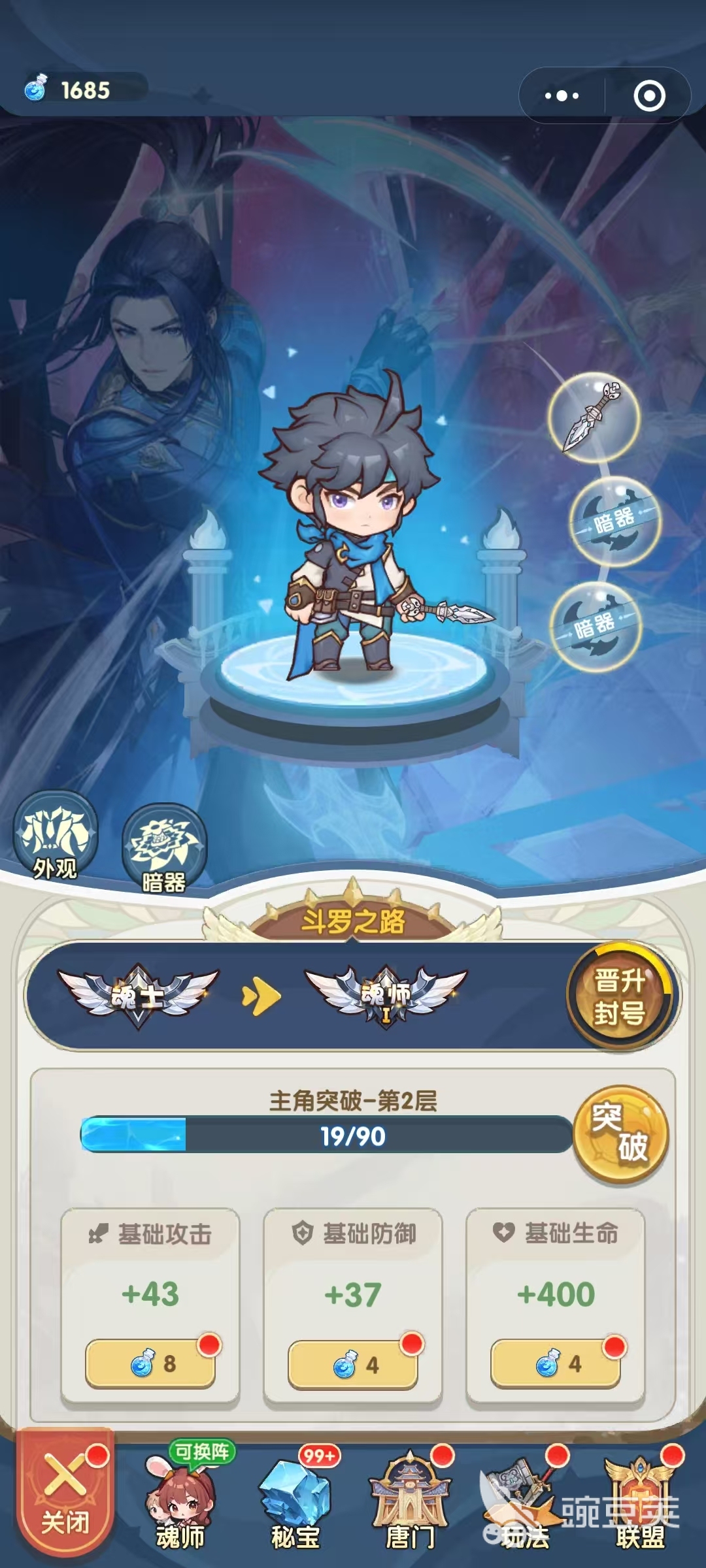Open the mini-program three-dot menu
This screenshot has height=1568, width=706.
(562, 96)
